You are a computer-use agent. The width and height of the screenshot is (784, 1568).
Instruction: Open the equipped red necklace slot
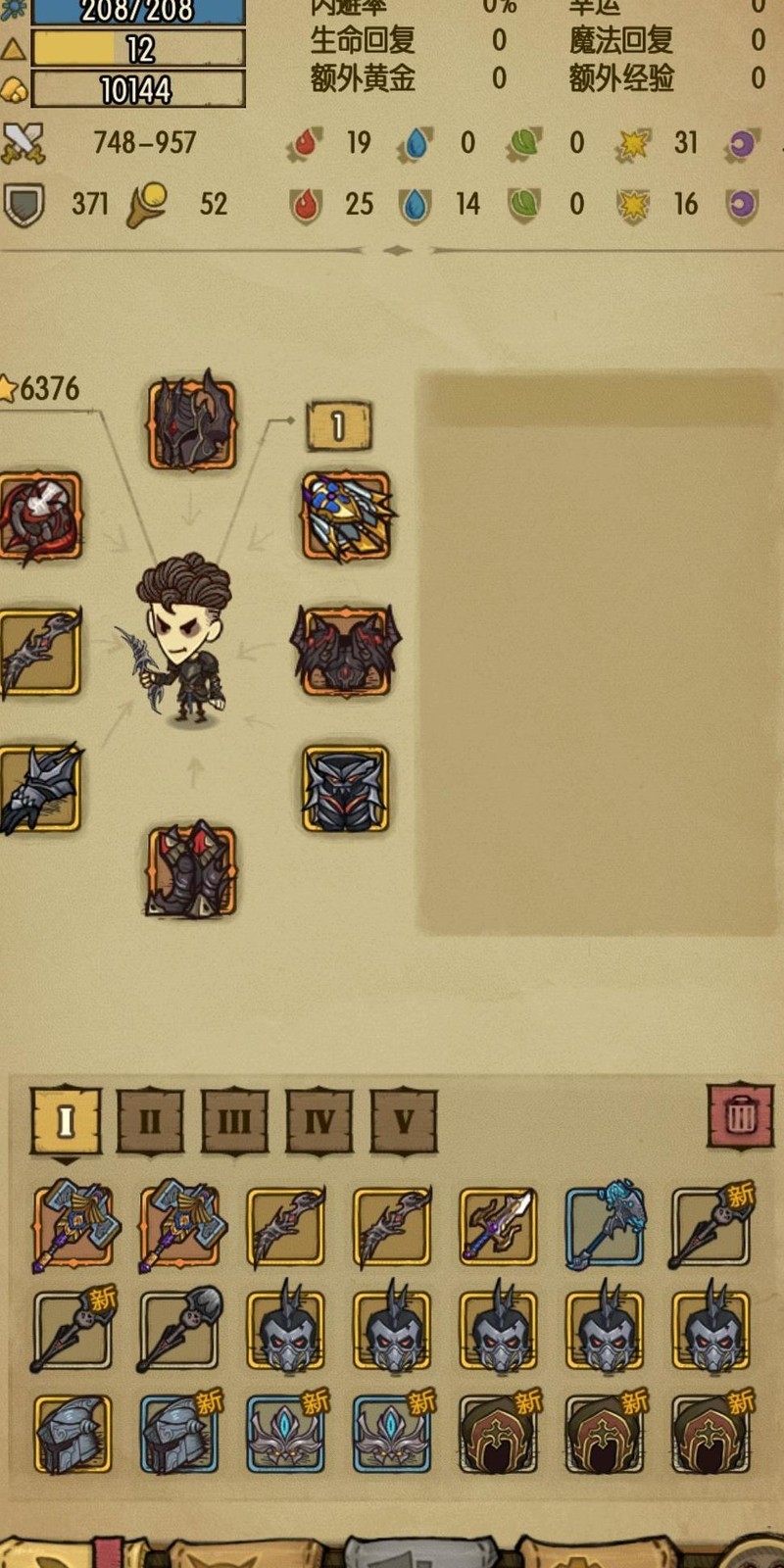click(39, 517)
